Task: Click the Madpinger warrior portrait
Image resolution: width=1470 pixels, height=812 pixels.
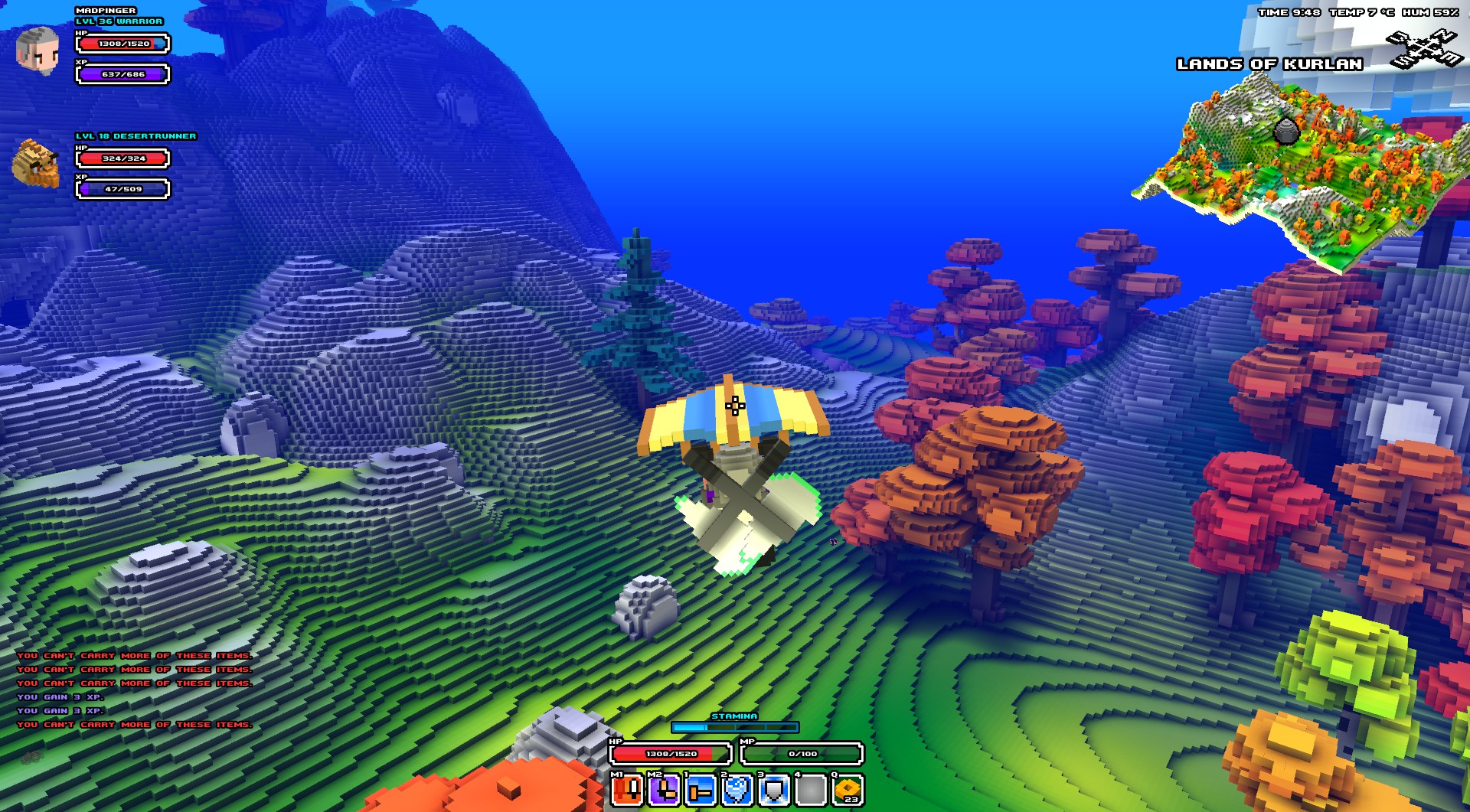Action: tap(38, 50)
